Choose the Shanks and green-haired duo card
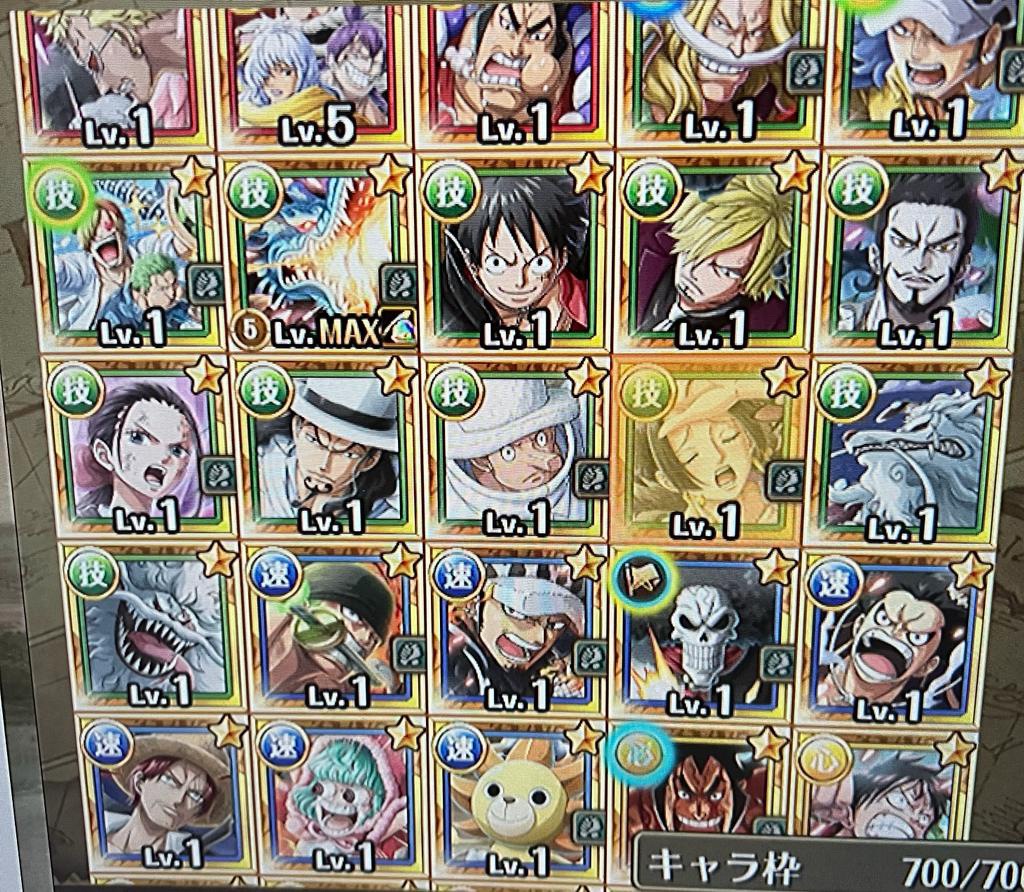 point(122,255)
